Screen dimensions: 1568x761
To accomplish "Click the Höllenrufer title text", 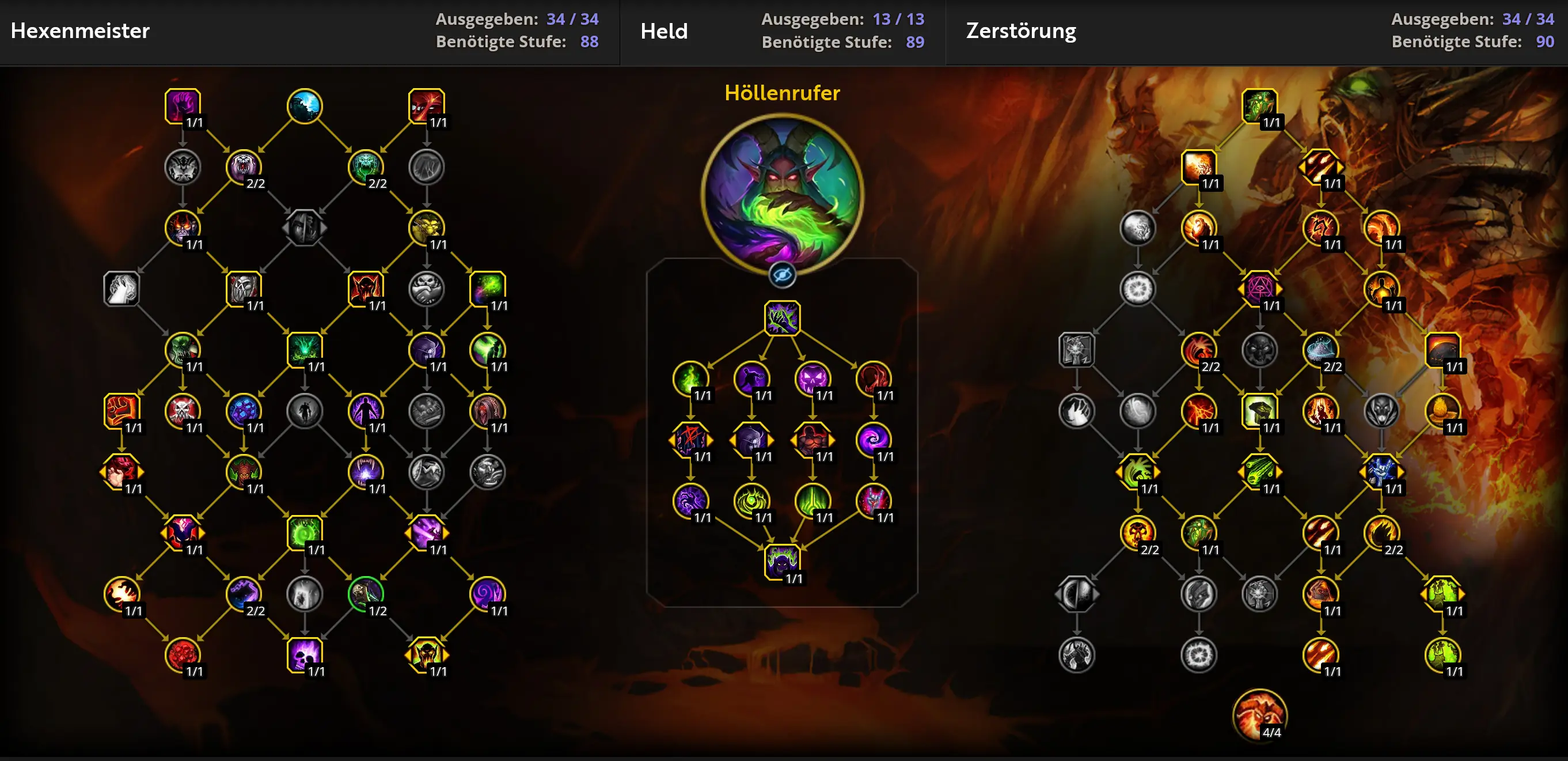I will (783, 94).
